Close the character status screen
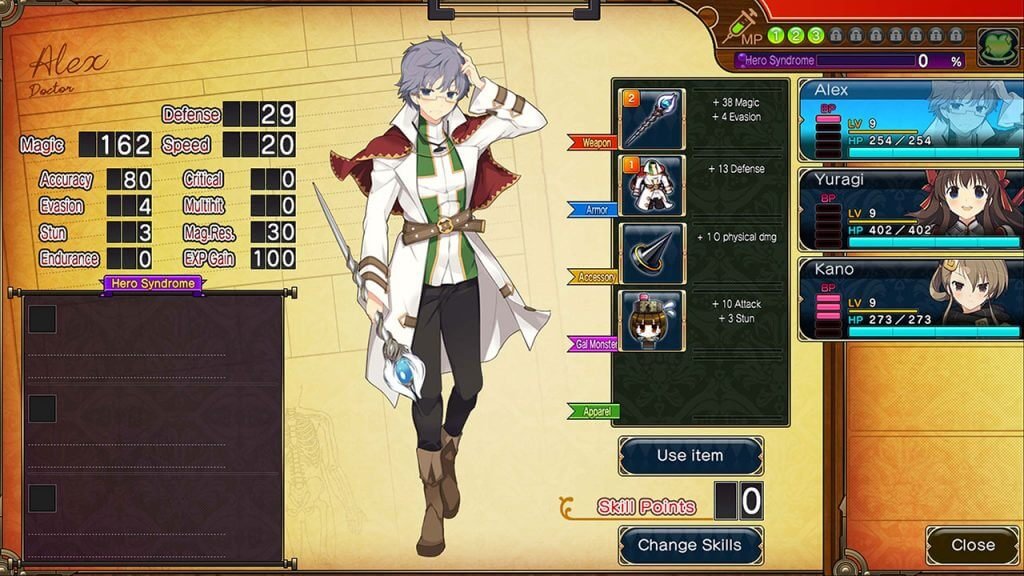This screenshot has width=1024, height=576. [972, 546]
